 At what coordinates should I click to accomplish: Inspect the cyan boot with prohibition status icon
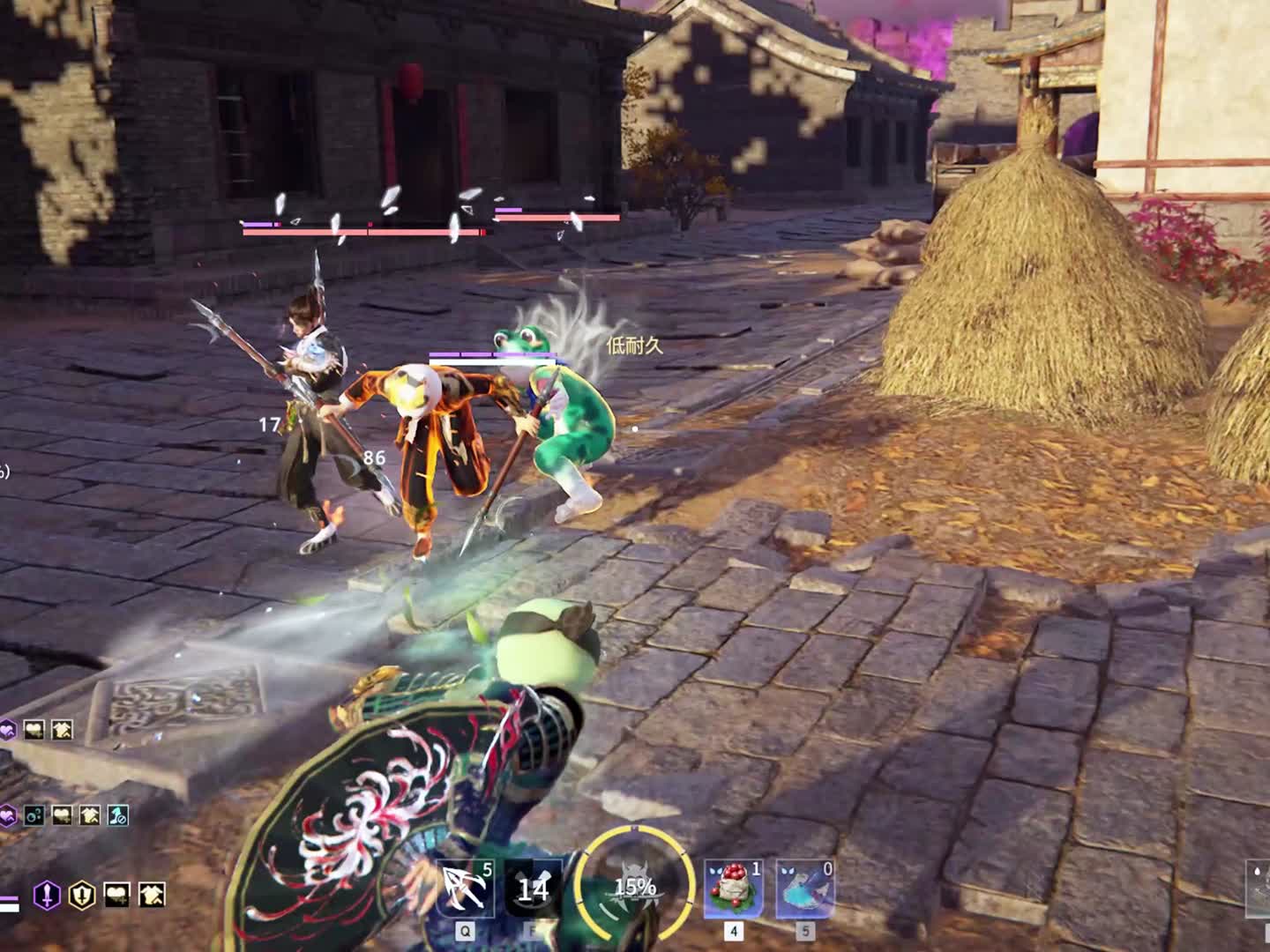[x=118, y=815]
